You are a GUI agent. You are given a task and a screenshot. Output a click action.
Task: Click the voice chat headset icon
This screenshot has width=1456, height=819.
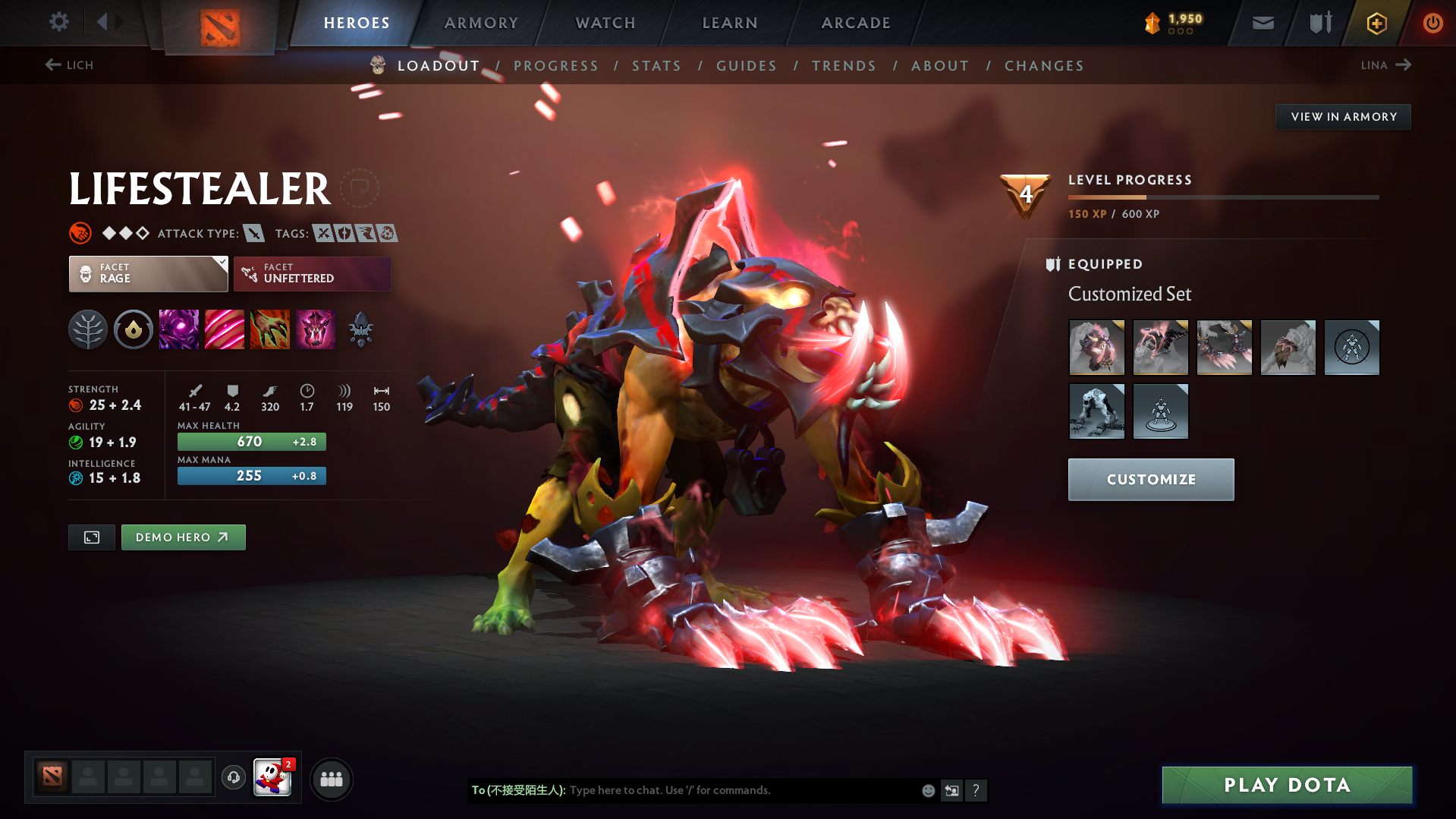point(233,778)
